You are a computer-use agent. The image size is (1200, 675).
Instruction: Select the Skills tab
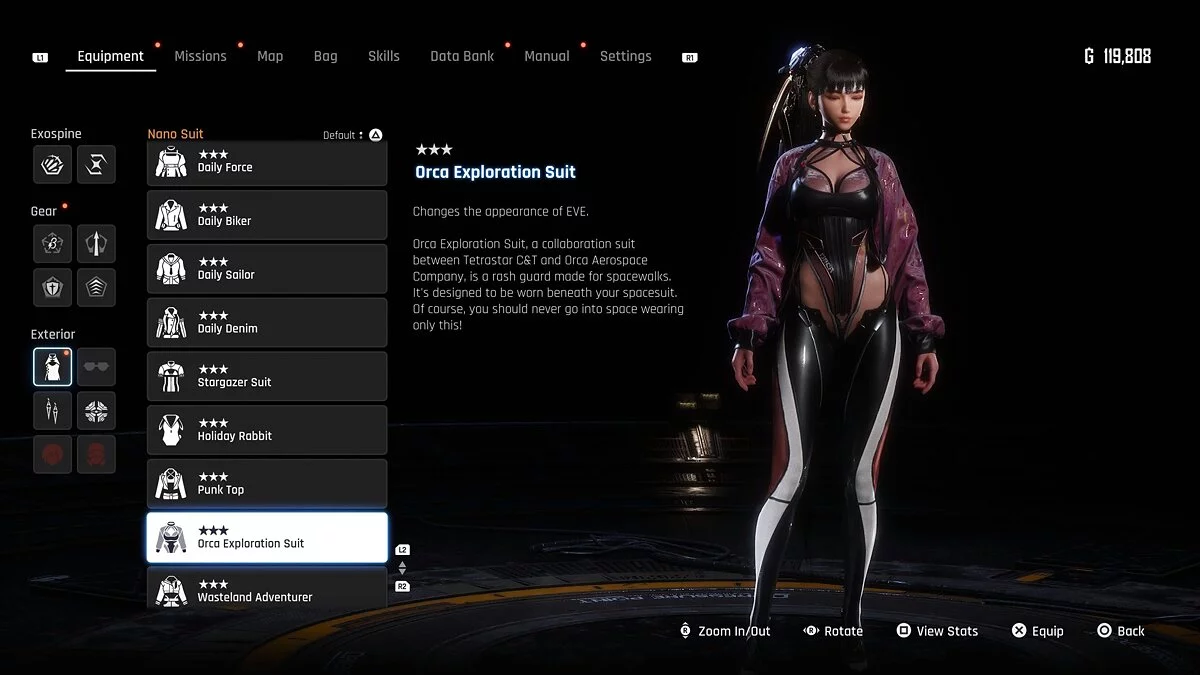click(x=383, y=56)
